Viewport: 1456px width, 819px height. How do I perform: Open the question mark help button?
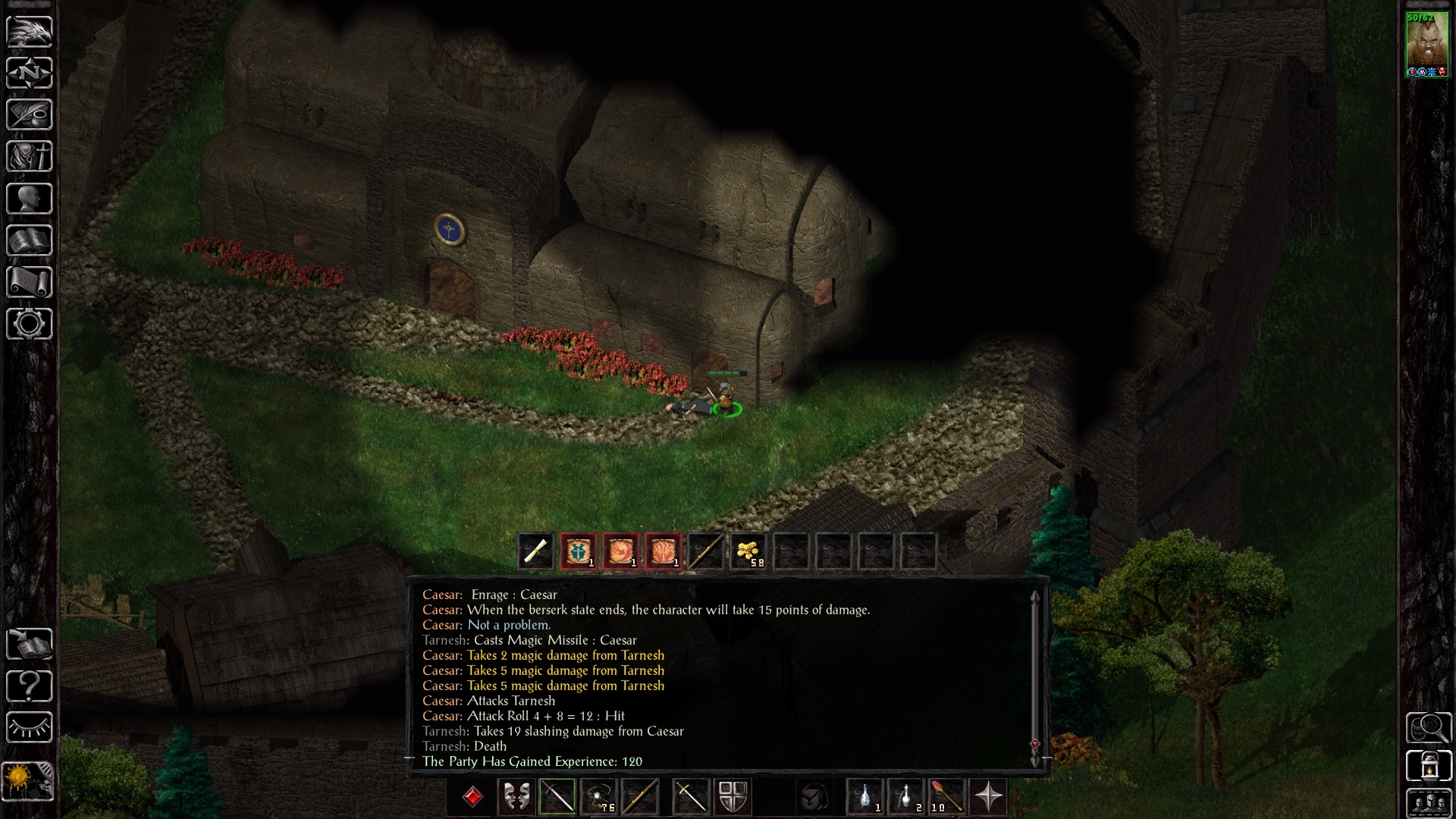[30, 686]
